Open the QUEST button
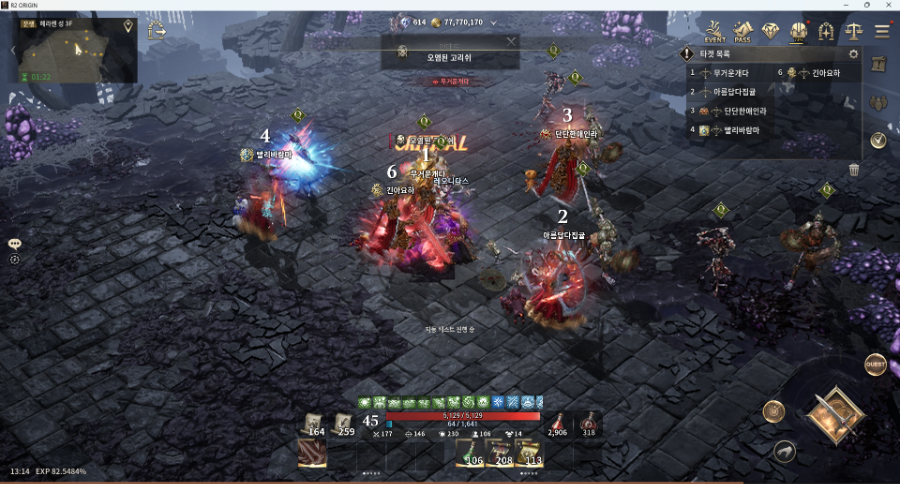Viewport: 900px width, 484px height. coord(875,364)
